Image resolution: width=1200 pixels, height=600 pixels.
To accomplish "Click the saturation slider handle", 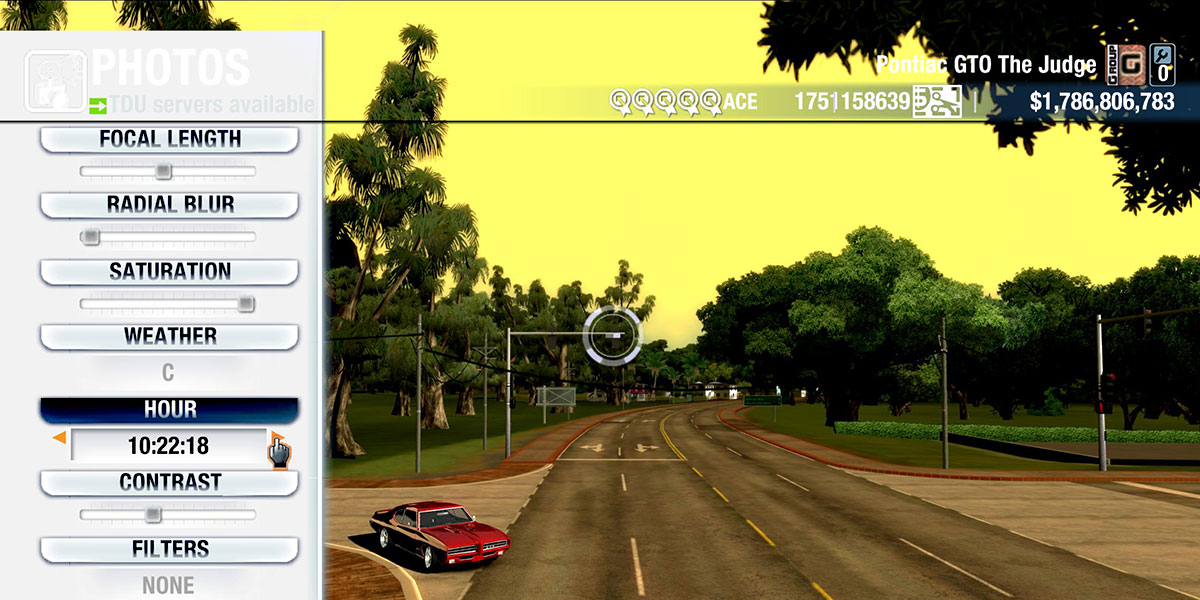I will pyautogui.click(x=245, y=304).
